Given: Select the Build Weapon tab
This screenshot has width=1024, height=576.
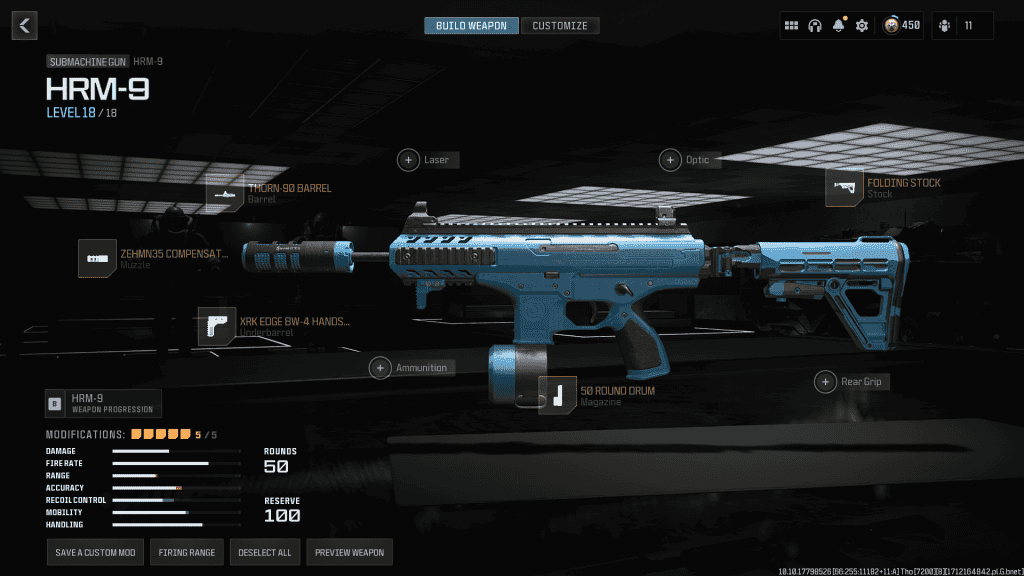Looking at the screenshot, I should click(471, 26).
